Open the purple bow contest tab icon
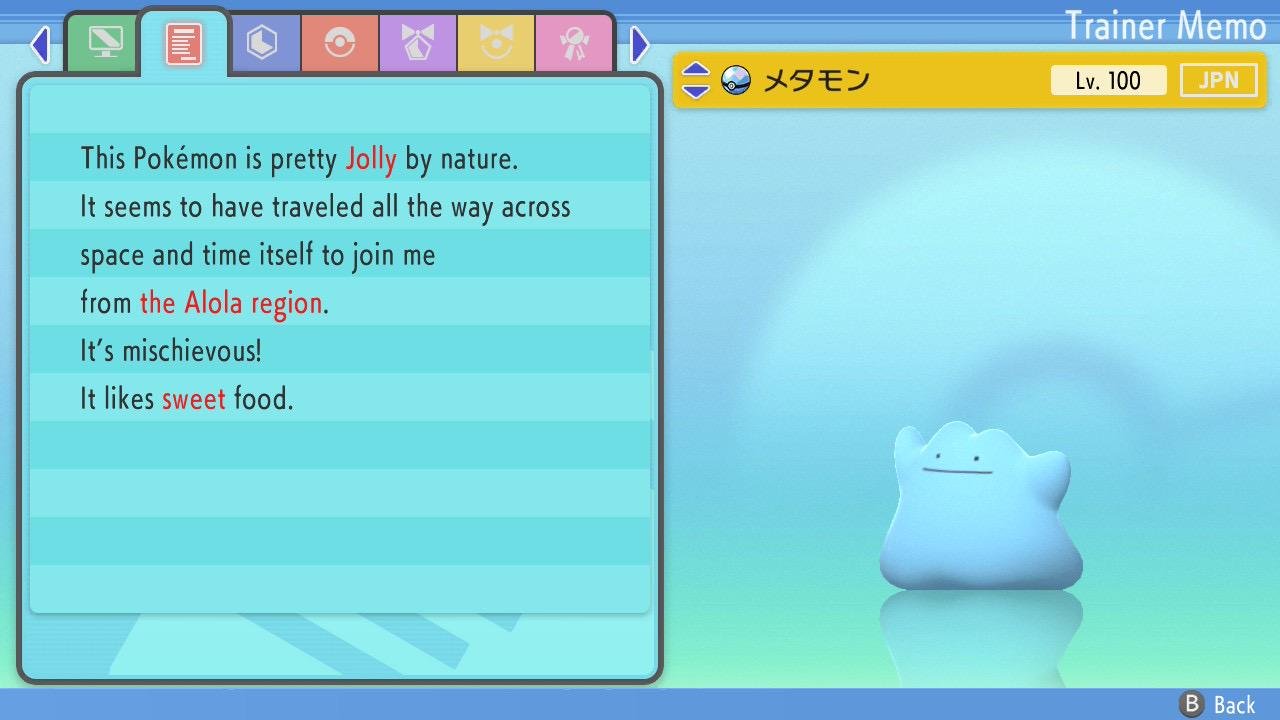Image resolution: width=1280 pixels, height=720 pixels. [x=417, y=43]
